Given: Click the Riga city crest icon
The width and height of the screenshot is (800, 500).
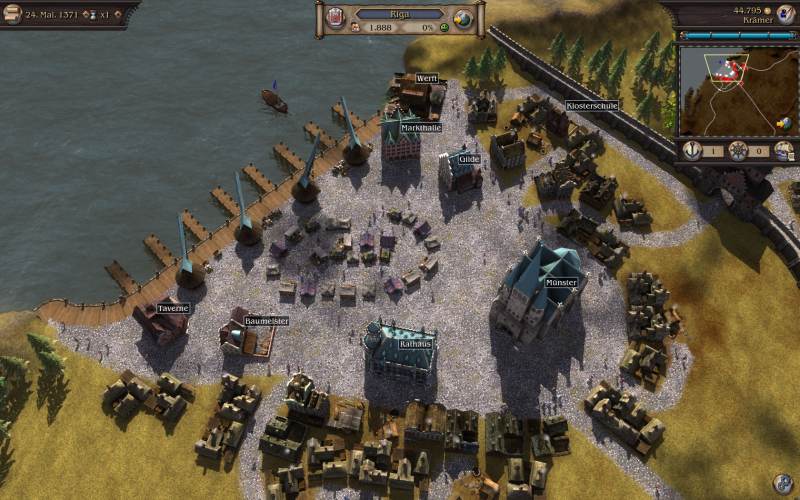Looking at the screenshot, I should click(337, 18).
